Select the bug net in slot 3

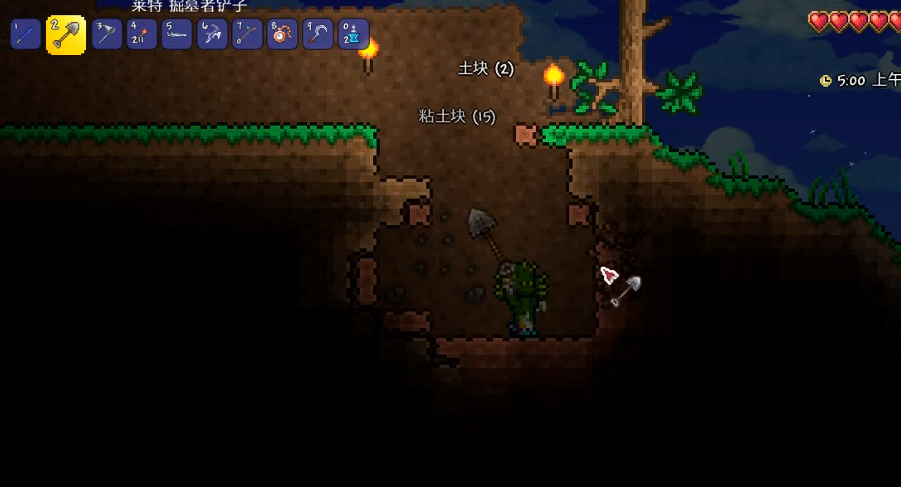tap(107, 34)
